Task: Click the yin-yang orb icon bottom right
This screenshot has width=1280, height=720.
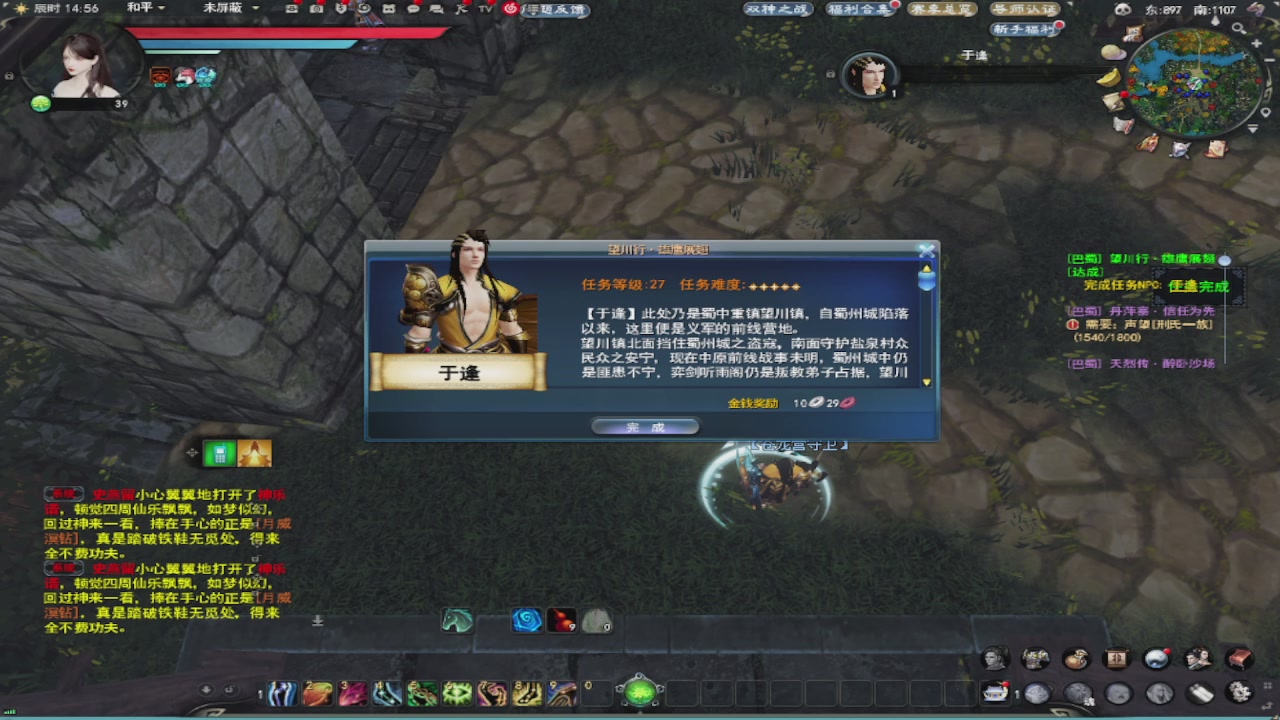Action: click(x=1156, y=659)
